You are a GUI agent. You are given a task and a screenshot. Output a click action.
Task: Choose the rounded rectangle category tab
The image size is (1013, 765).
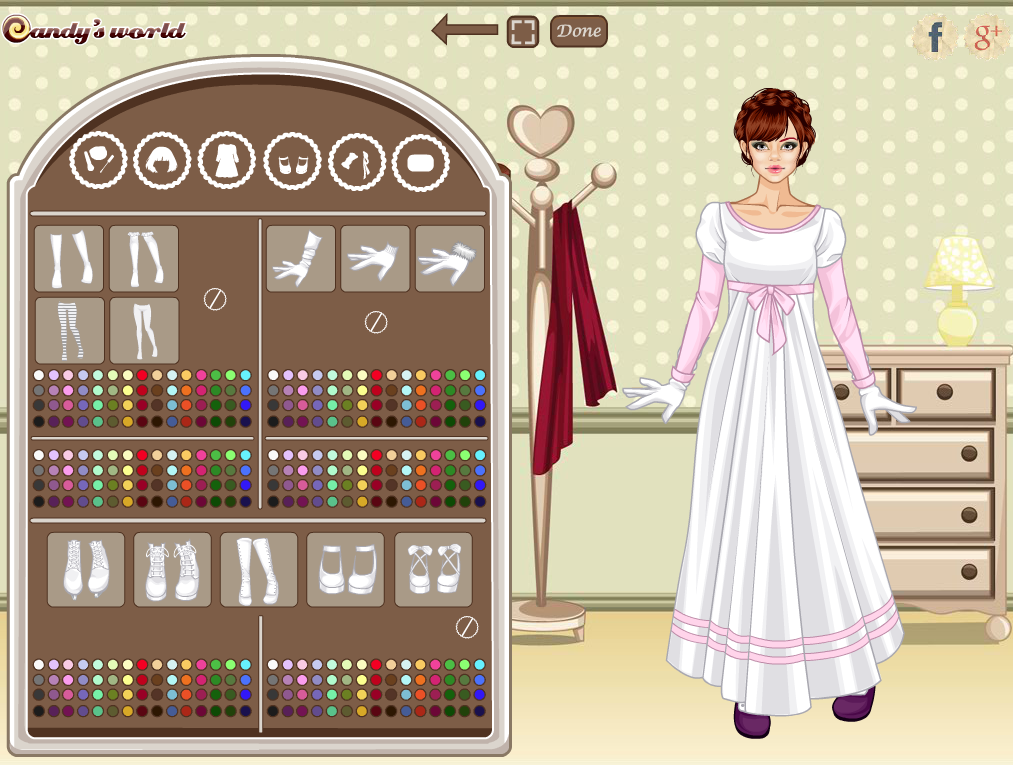pos(421,161)
